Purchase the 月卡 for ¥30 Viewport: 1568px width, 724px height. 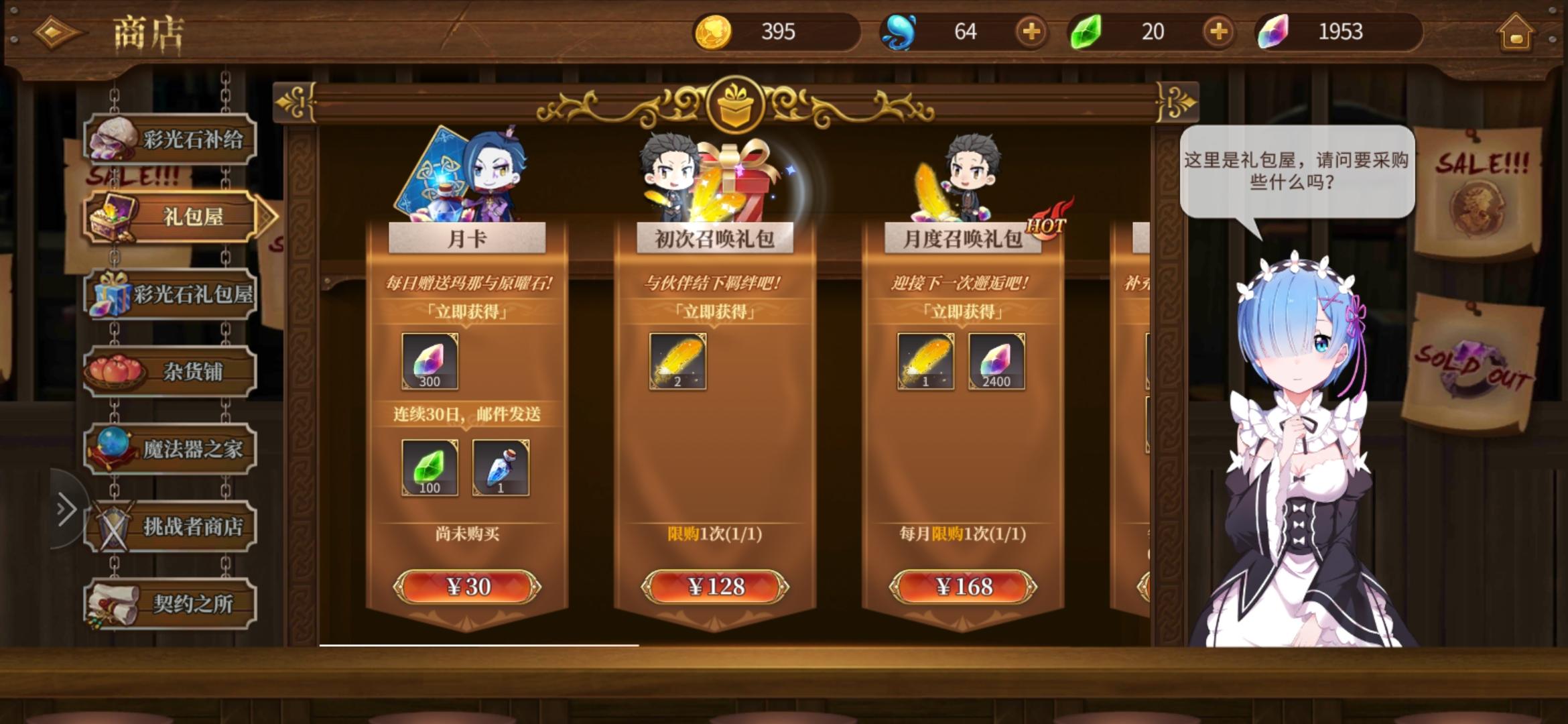[x=466, y=585]
